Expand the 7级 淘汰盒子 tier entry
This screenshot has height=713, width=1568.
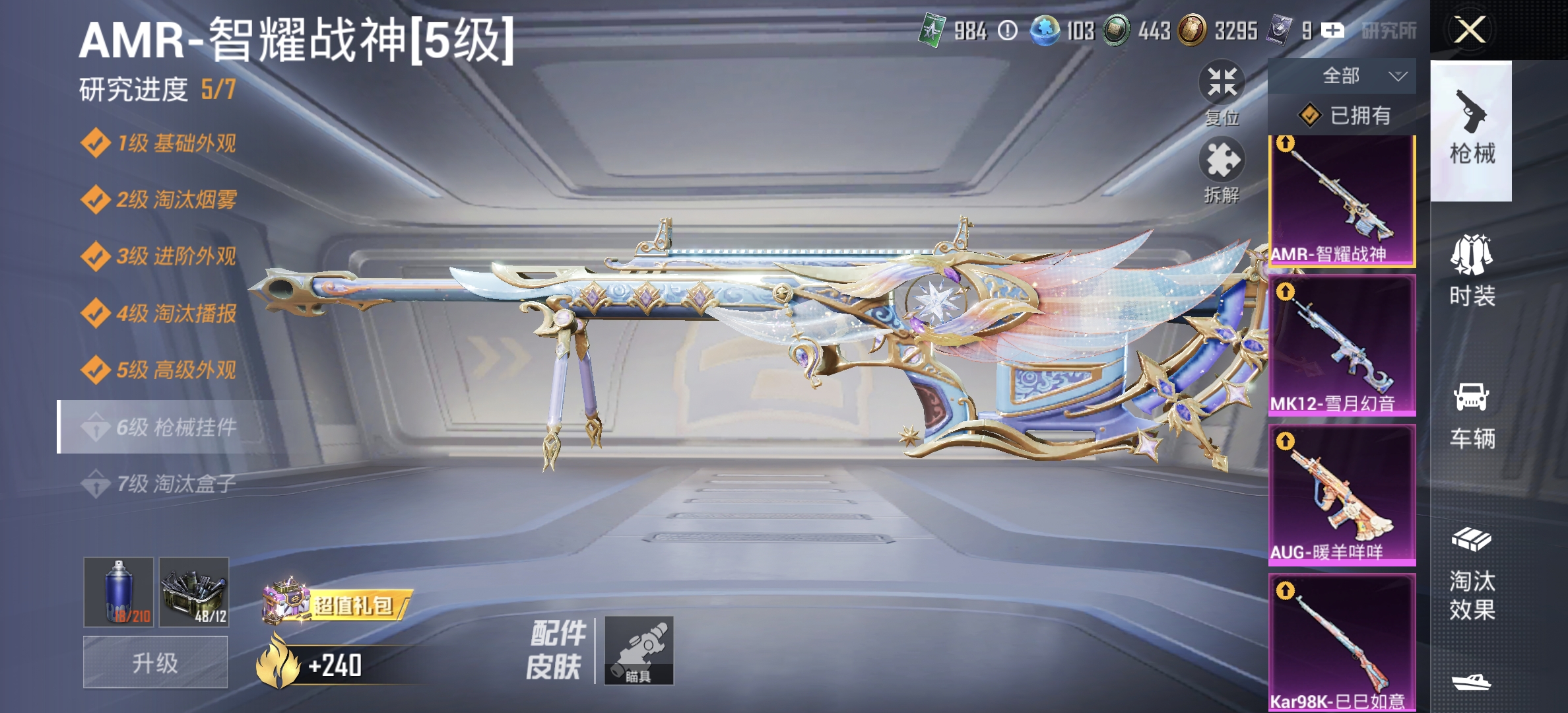pyautogui.click(x=165, y=483)
